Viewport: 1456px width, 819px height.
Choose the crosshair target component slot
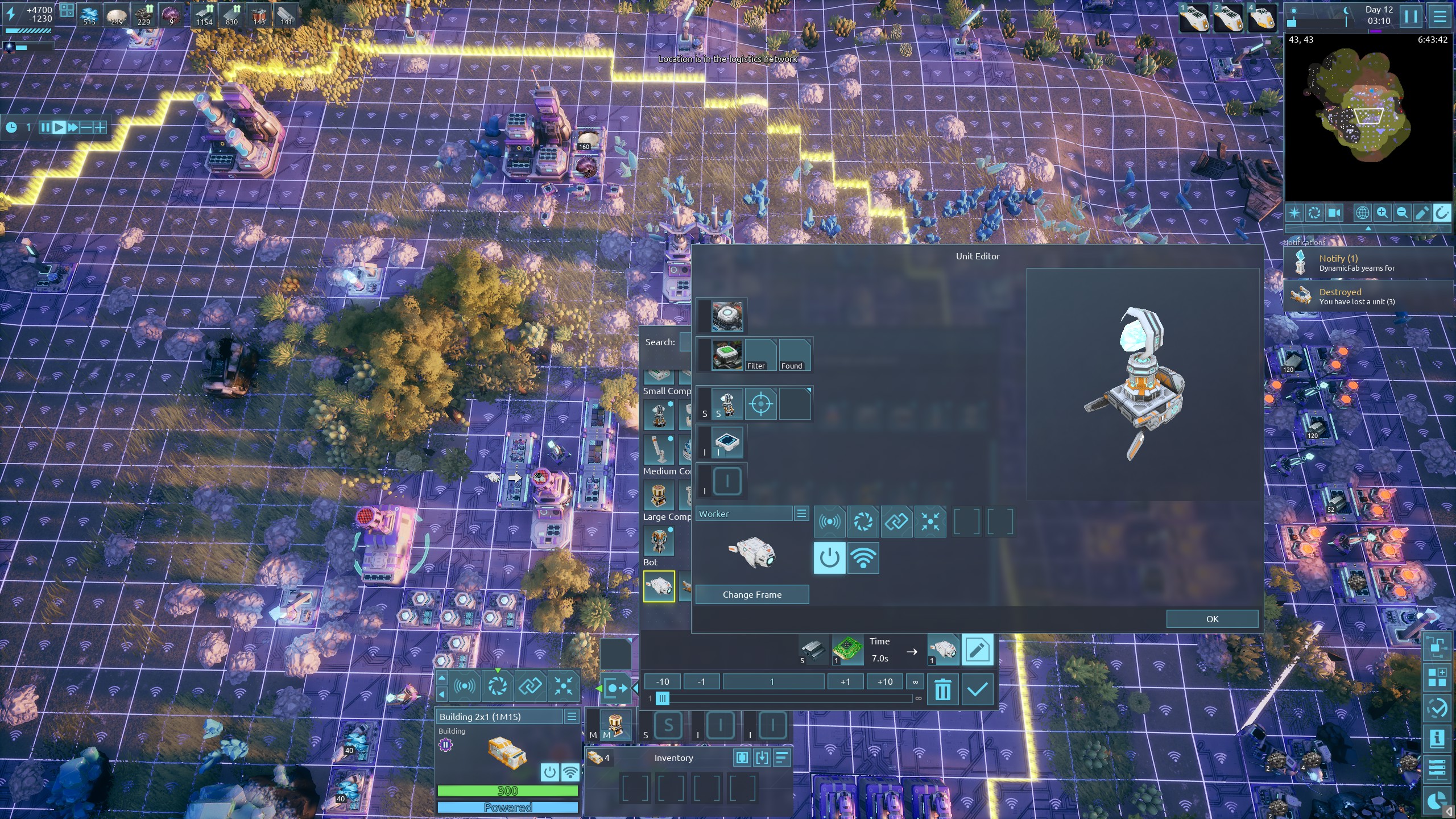point(760,404)
